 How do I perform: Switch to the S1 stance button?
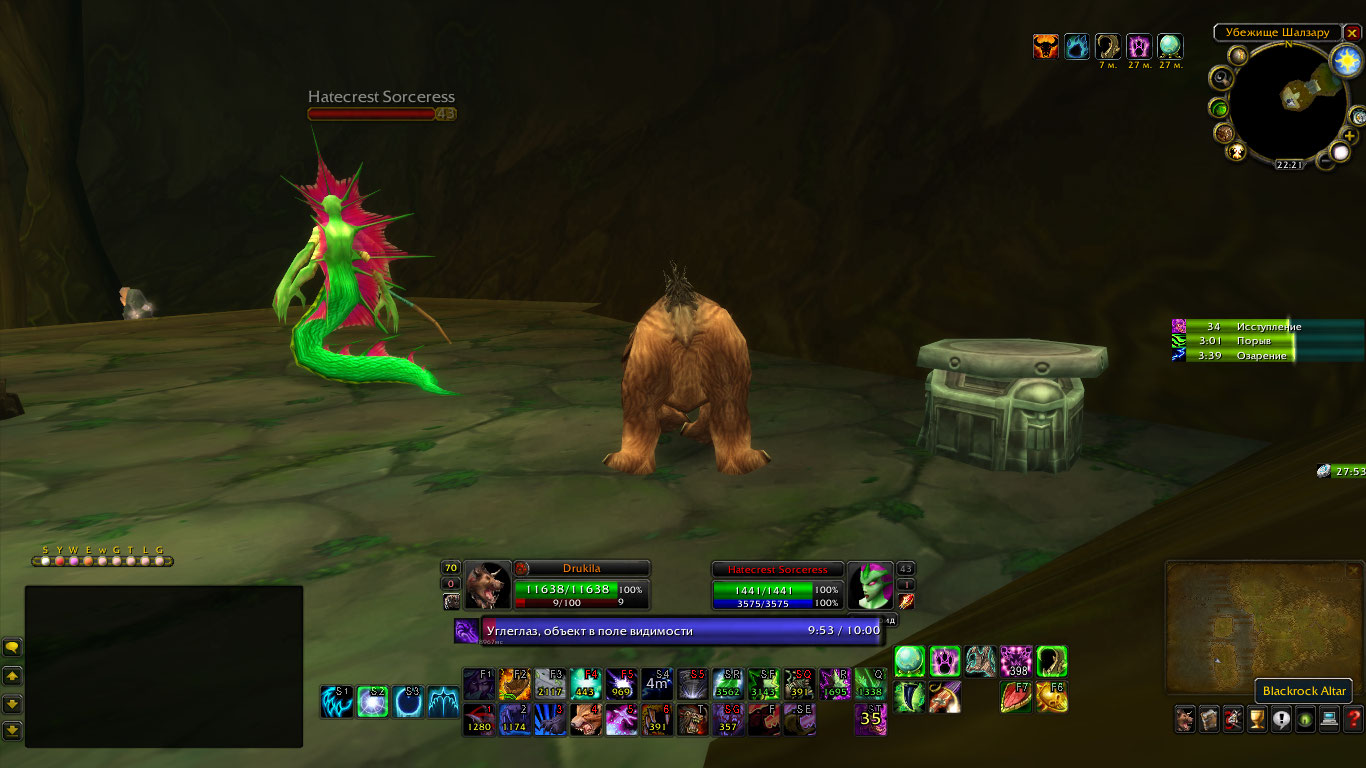tap(336, 701)
